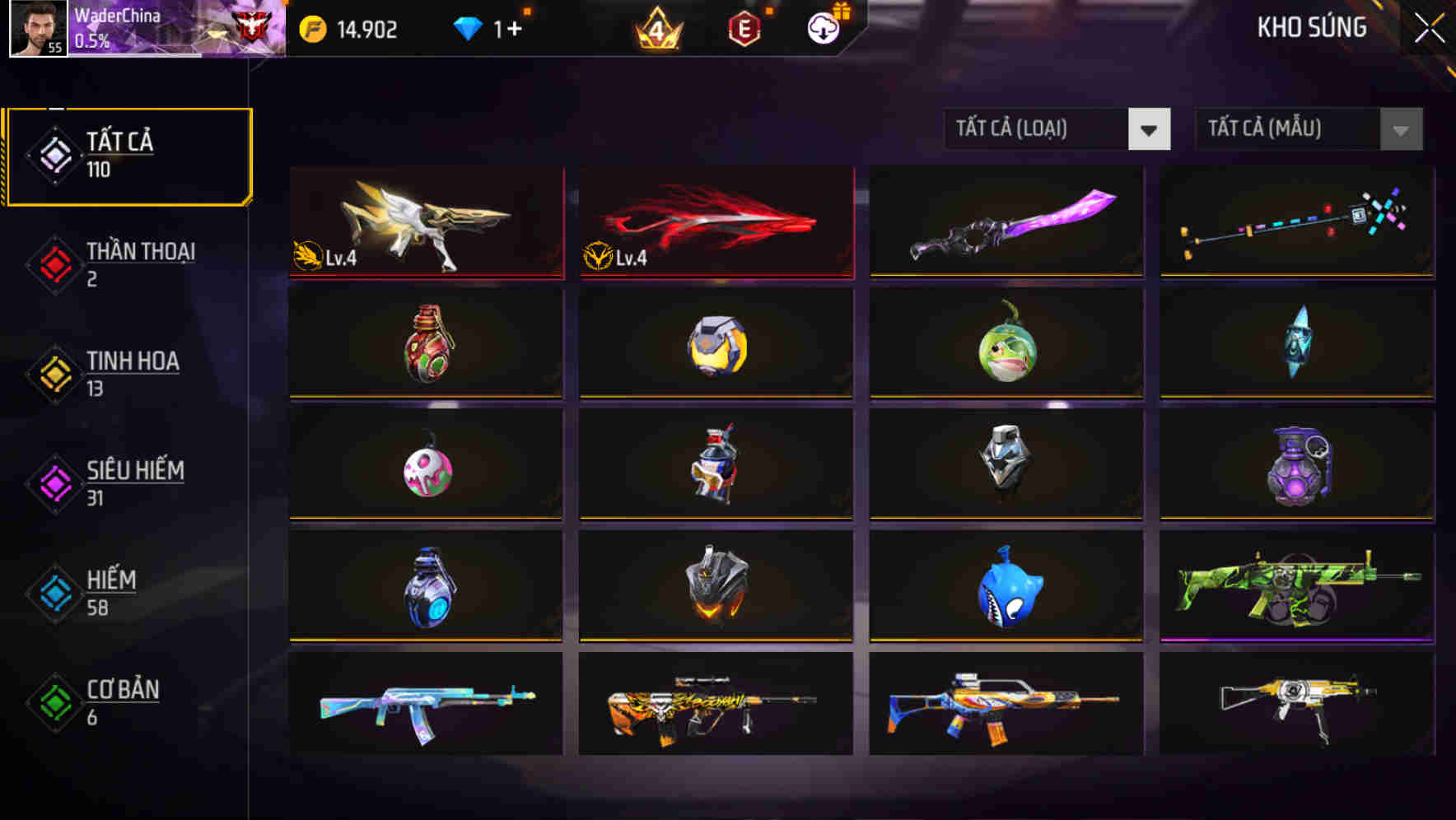Click the gold coin balance icon

pos(313,29)
